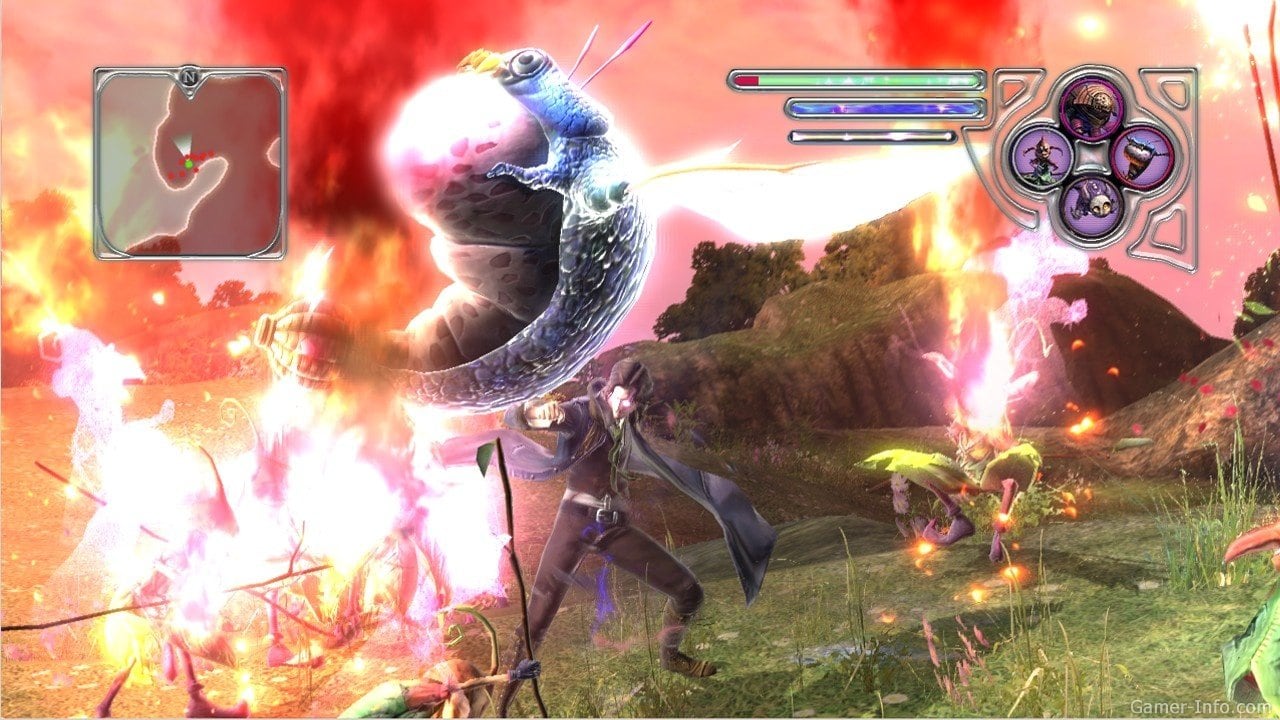Click the minimap in the silver frame
1280x720 pixels.
click(190, 165)
